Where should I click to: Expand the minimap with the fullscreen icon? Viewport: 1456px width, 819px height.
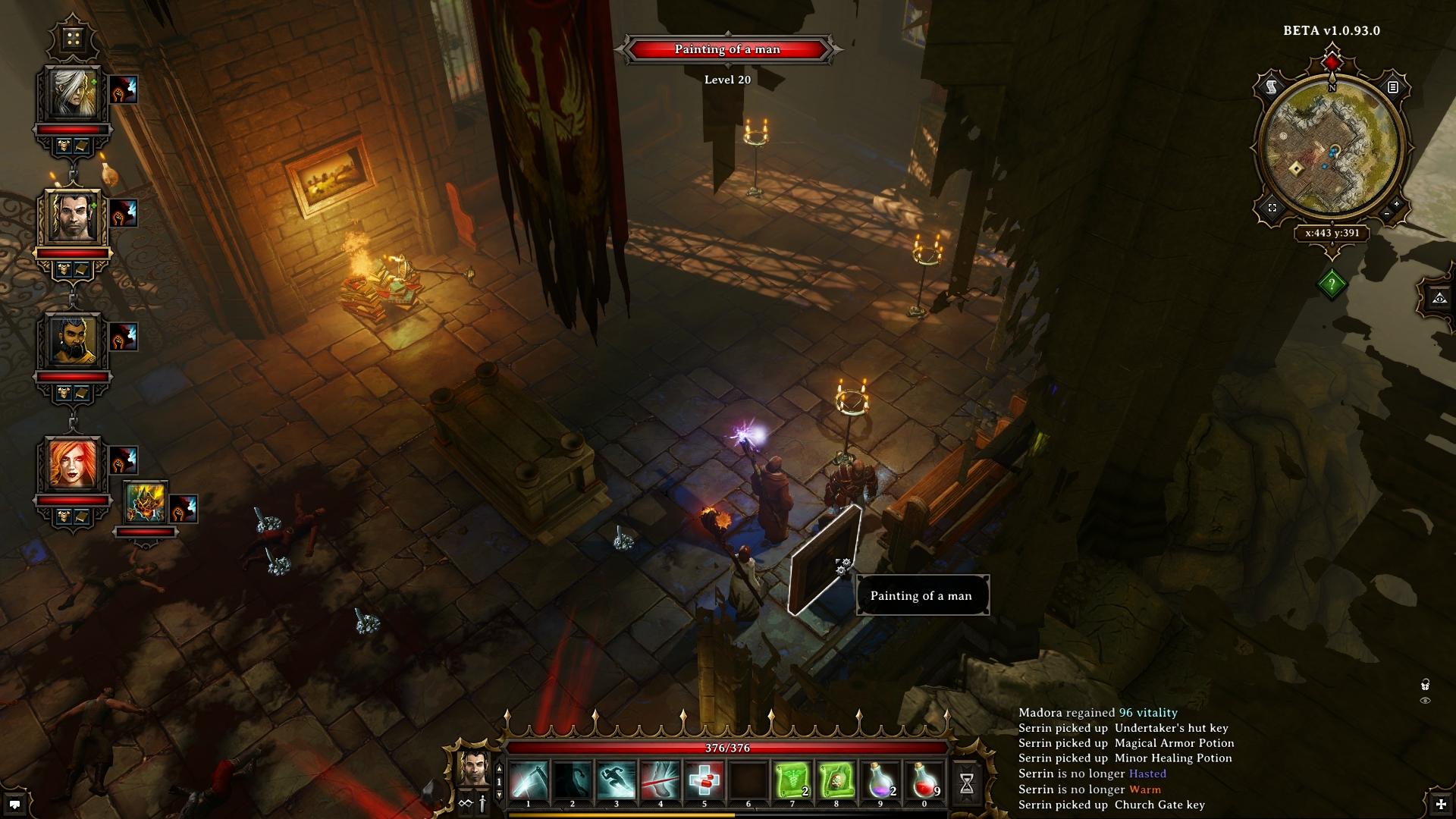[x=1272, y=208]
